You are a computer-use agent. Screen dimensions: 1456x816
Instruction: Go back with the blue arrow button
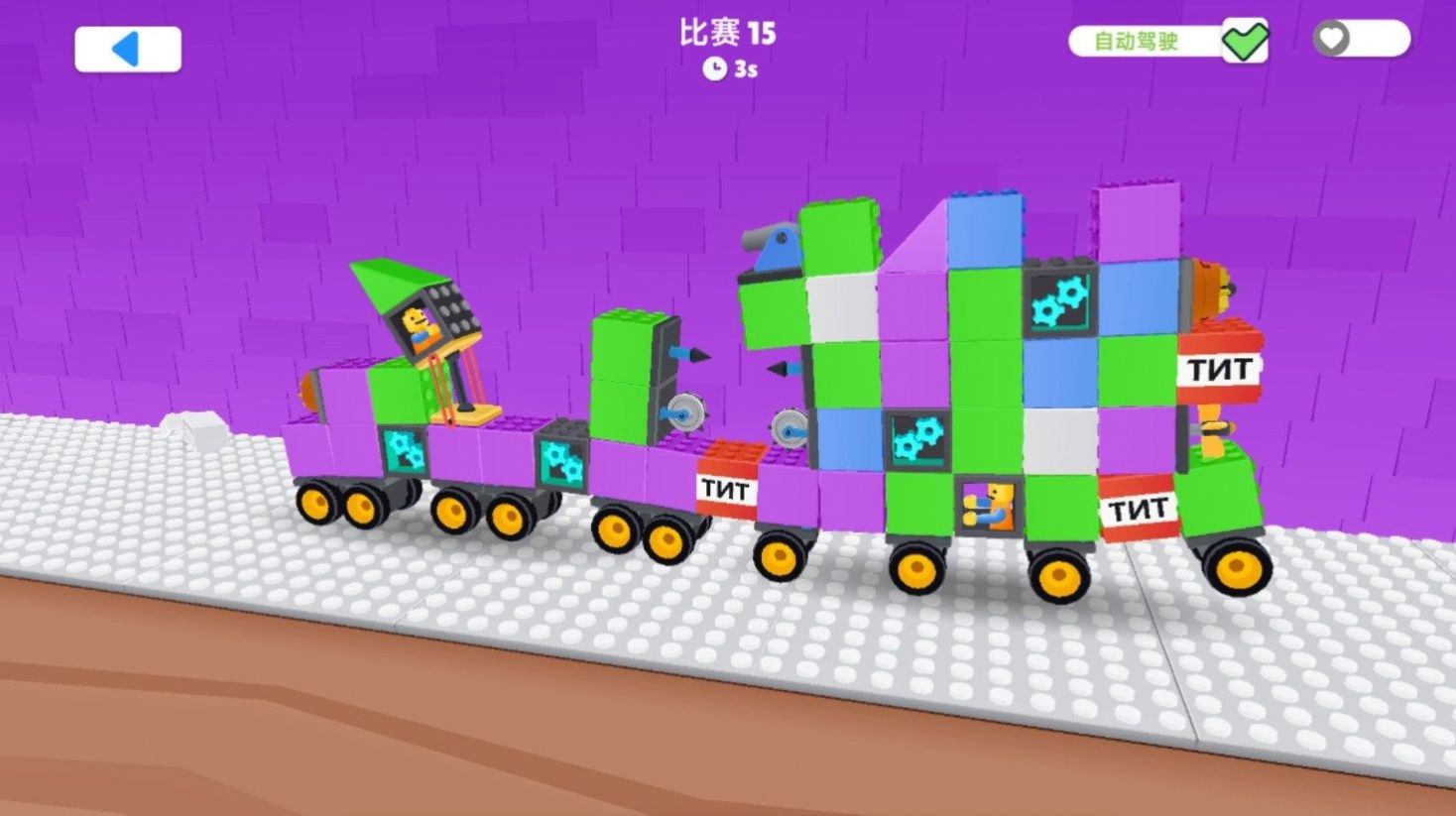pos(128,49)
